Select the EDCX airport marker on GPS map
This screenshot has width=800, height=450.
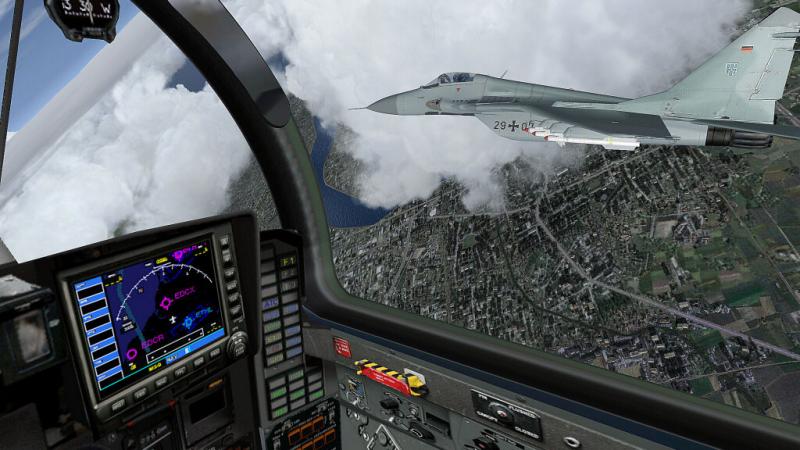[166, 302]
